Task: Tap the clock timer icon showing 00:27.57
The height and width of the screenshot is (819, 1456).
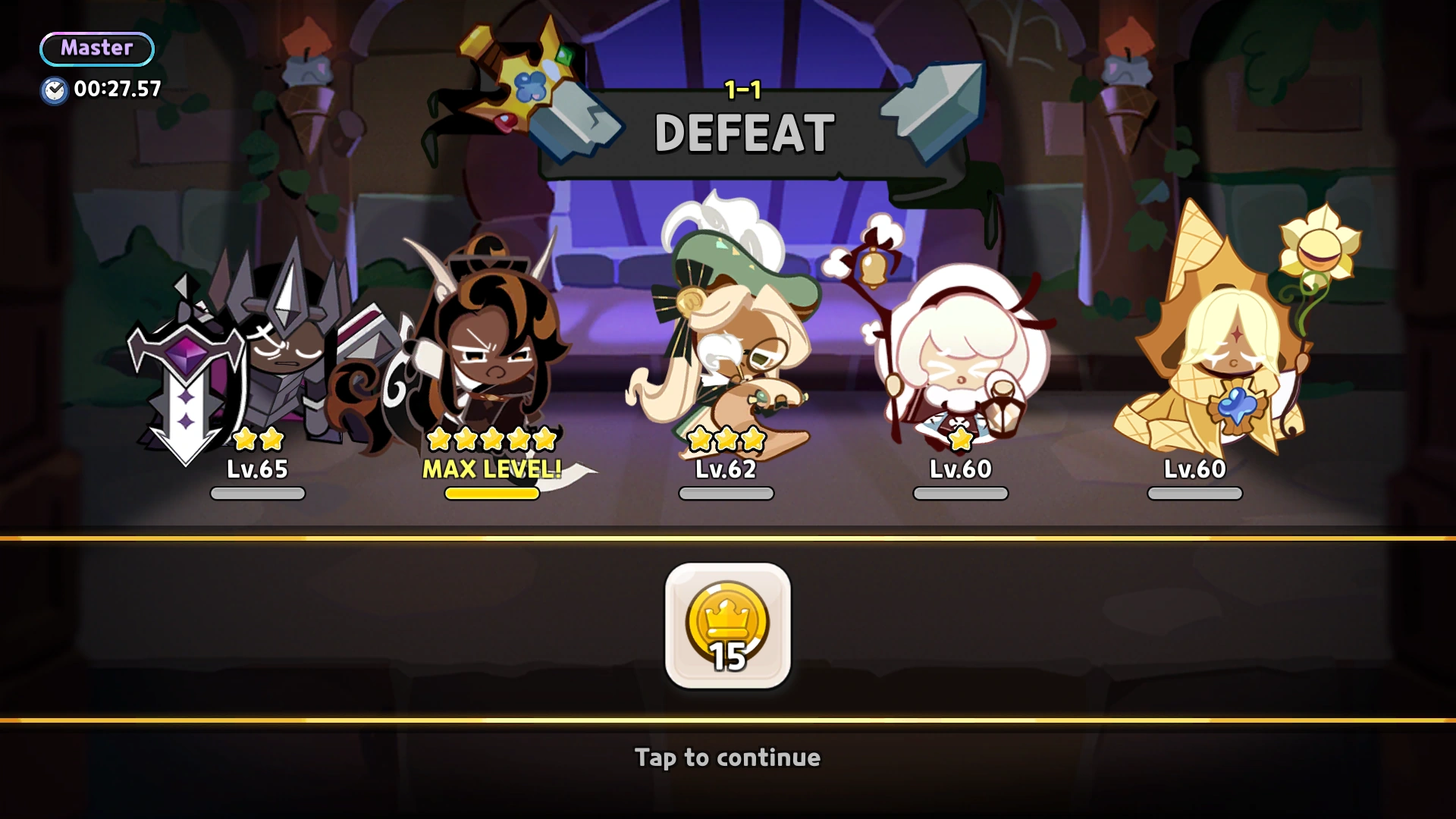Action: pyautogui.click(x=53, y=89)
